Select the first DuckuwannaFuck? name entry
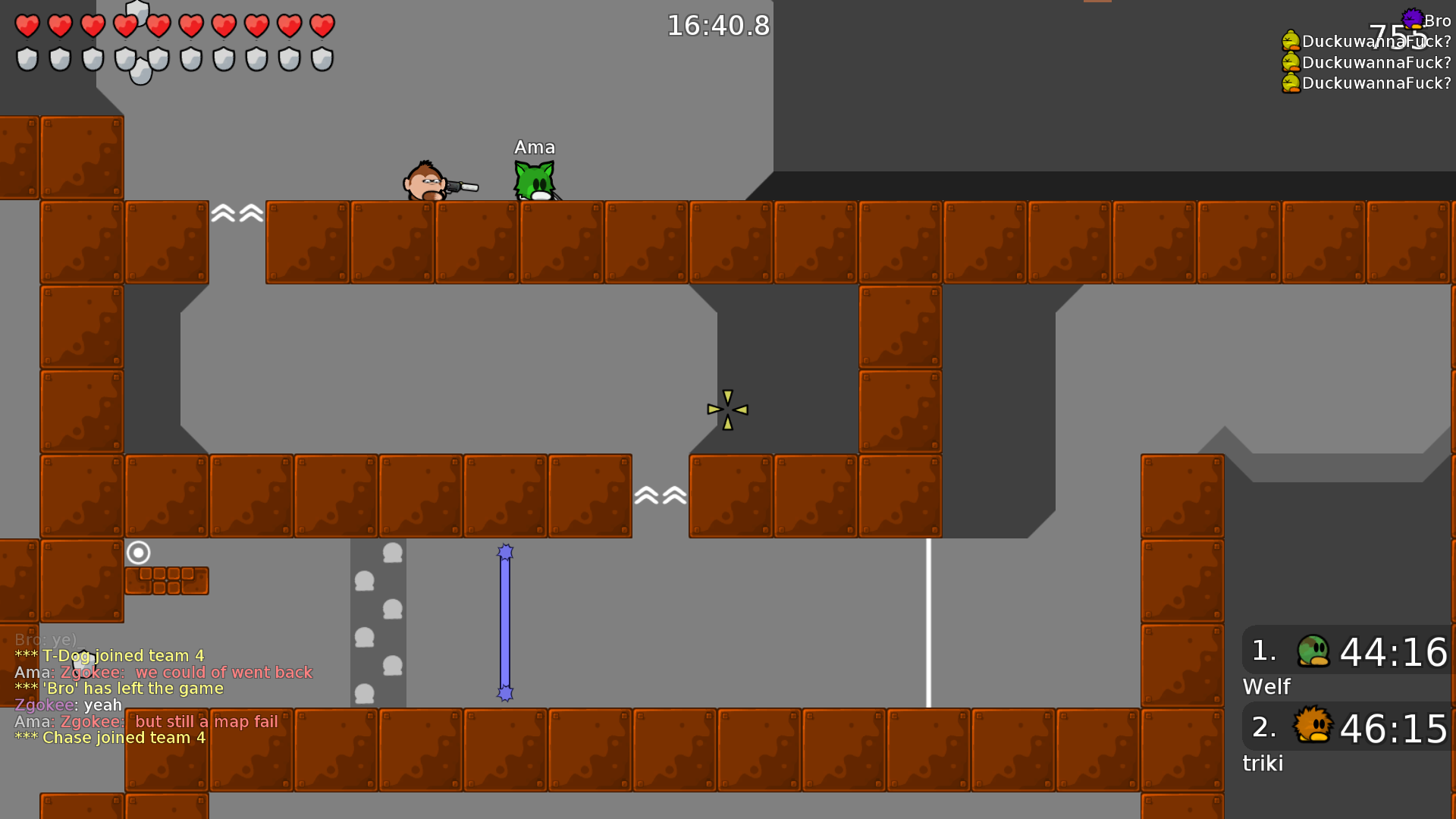Viewport: 1456px width, 819px height. point(1373,43)
